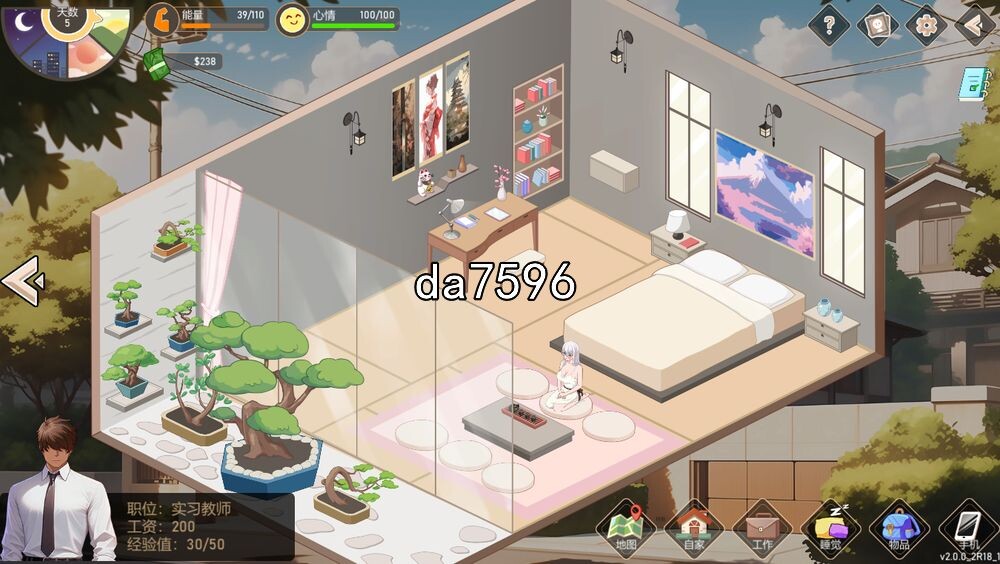Open the question mark help button
Image resolution: width=1000 pixels, height=564 pixels.
828,24
